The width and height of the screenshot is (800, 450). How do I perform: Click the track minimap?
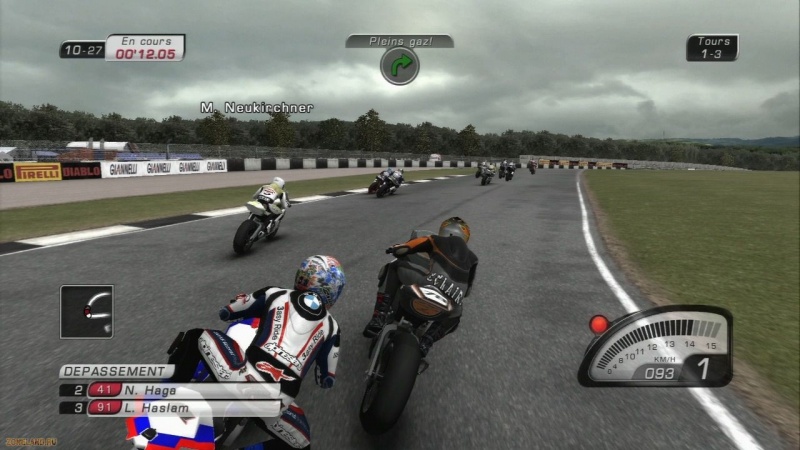(86, 311)
